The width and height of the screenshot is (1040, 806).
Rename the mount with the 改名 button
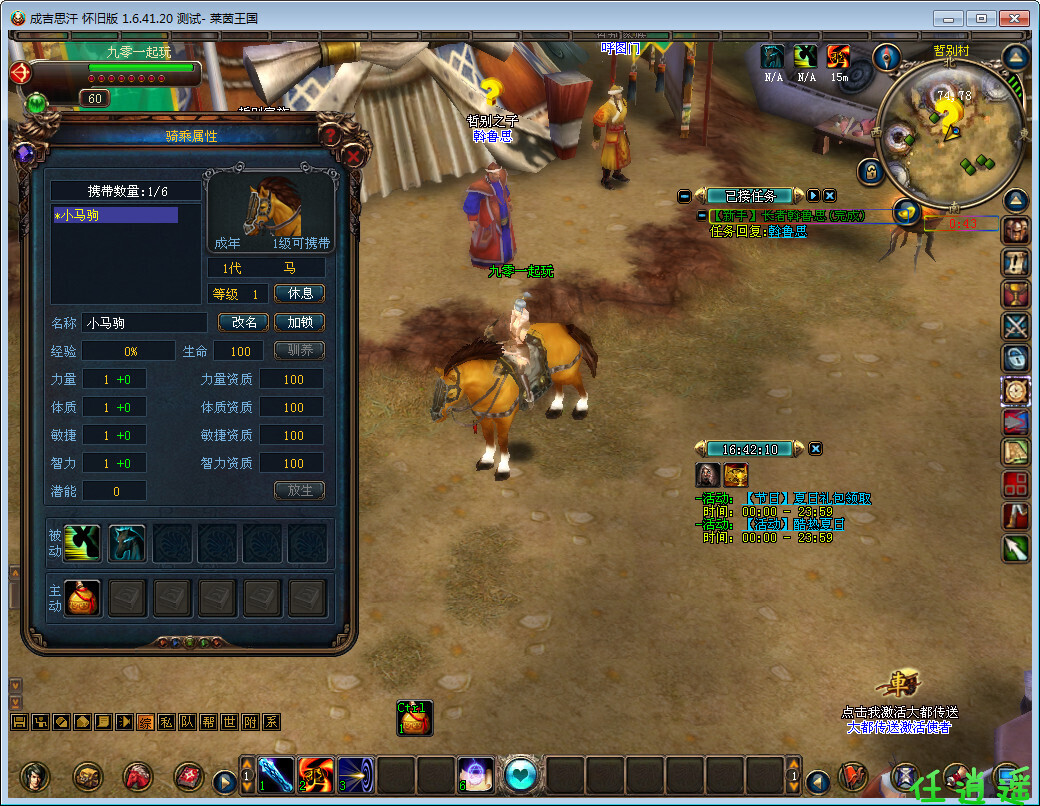point(244,322)
